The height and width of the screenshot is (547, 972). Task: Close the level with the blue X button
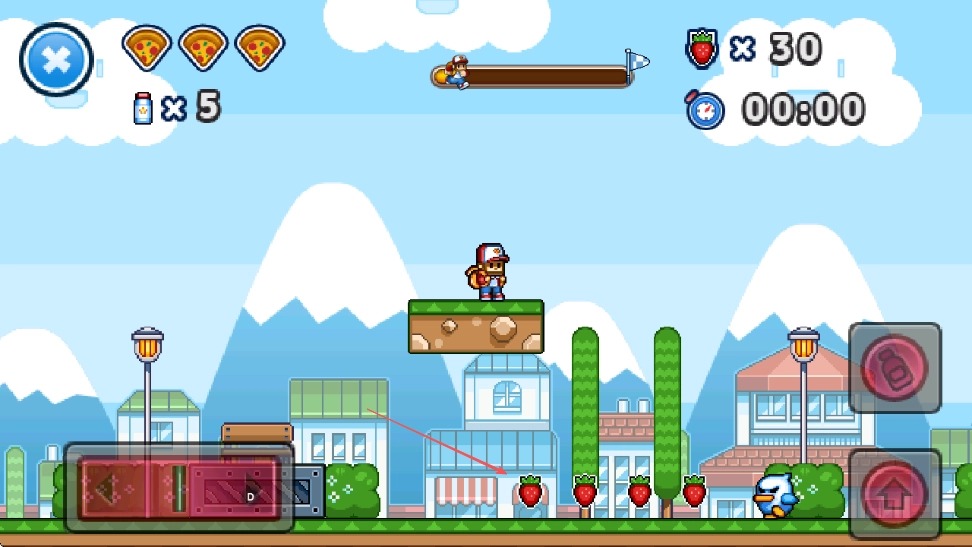coord(56,60)
